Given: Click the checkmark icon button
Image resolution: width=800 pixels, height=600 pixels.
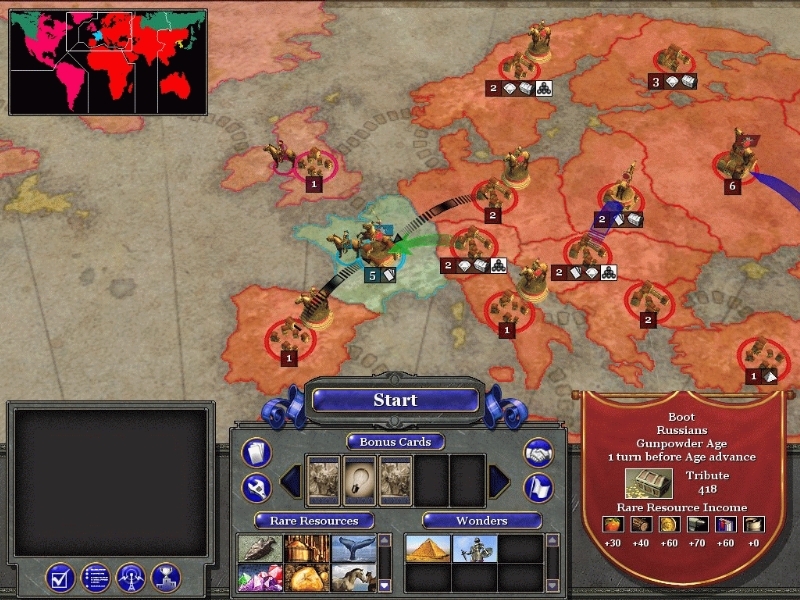Looking at the screenshot, I should tap(61, 577).
